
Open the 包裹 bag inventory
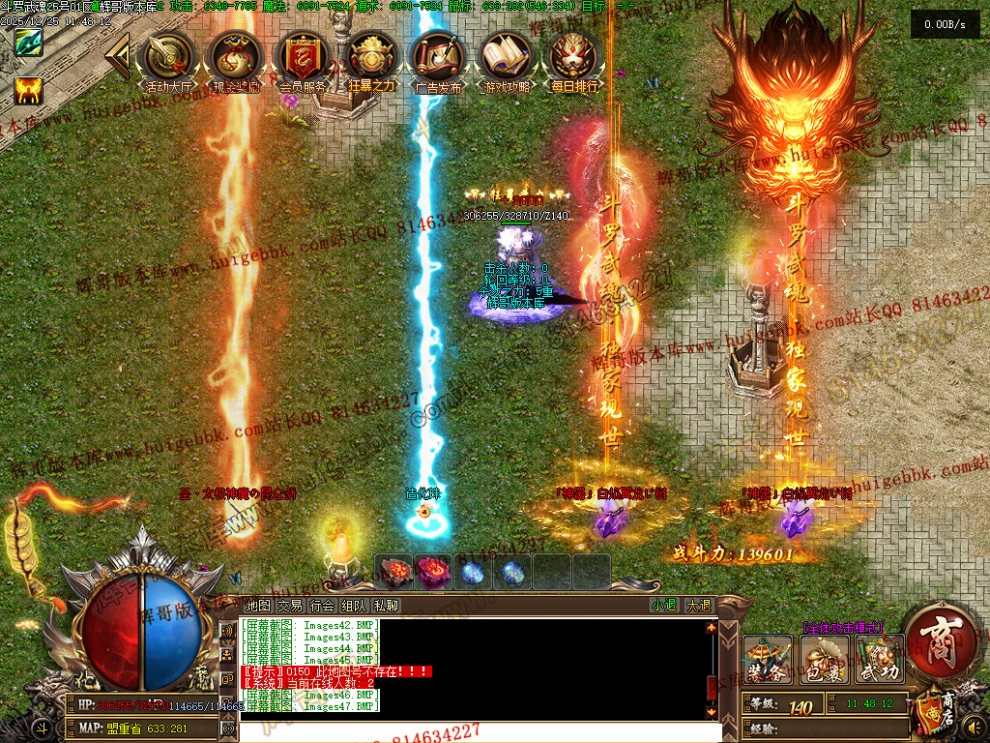click(x=824, y=659)
